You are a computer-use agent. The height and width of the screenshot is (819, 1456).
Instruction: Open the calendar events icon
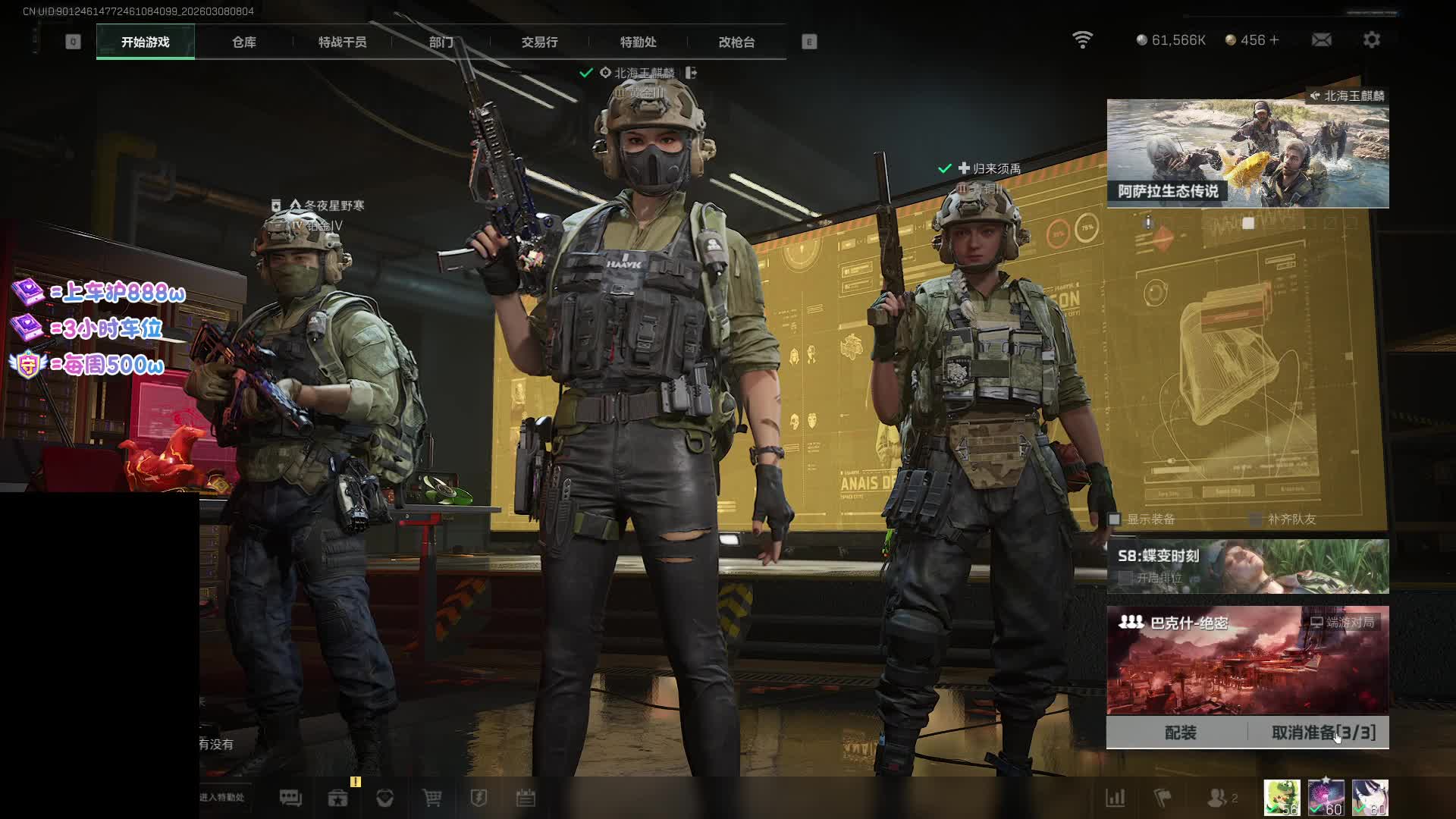tap(526, 798)
